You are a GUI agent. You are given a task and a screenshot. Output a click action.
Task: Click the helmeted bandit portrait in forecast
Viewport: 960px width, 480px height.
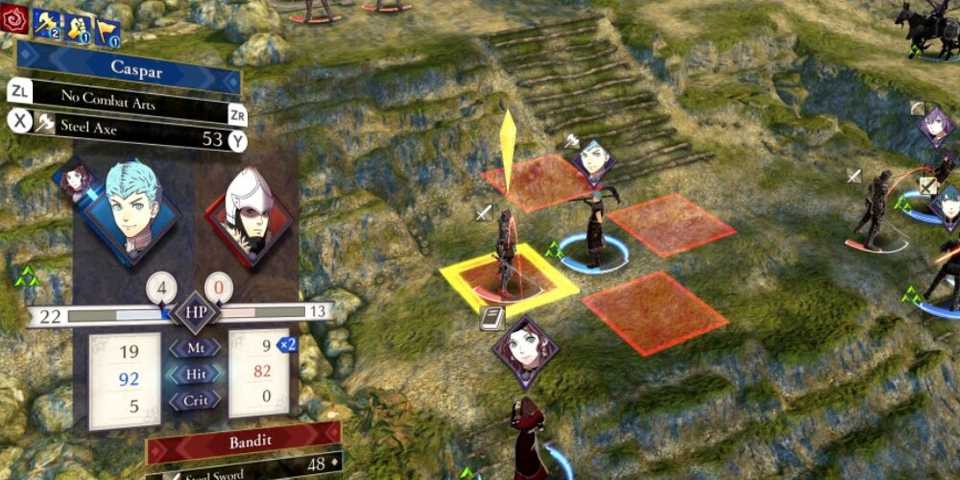250,212
